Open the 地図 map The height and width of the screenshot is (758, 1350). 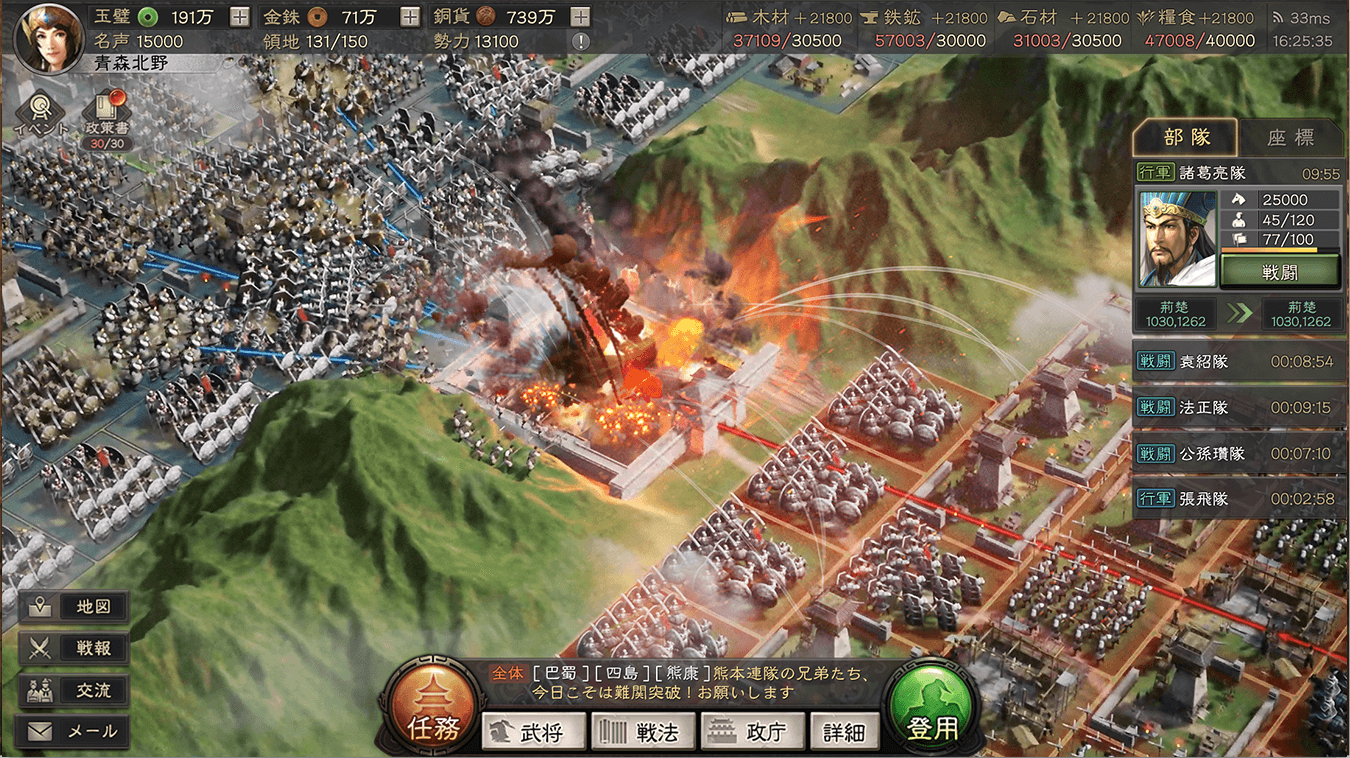(x=74, y=606)
